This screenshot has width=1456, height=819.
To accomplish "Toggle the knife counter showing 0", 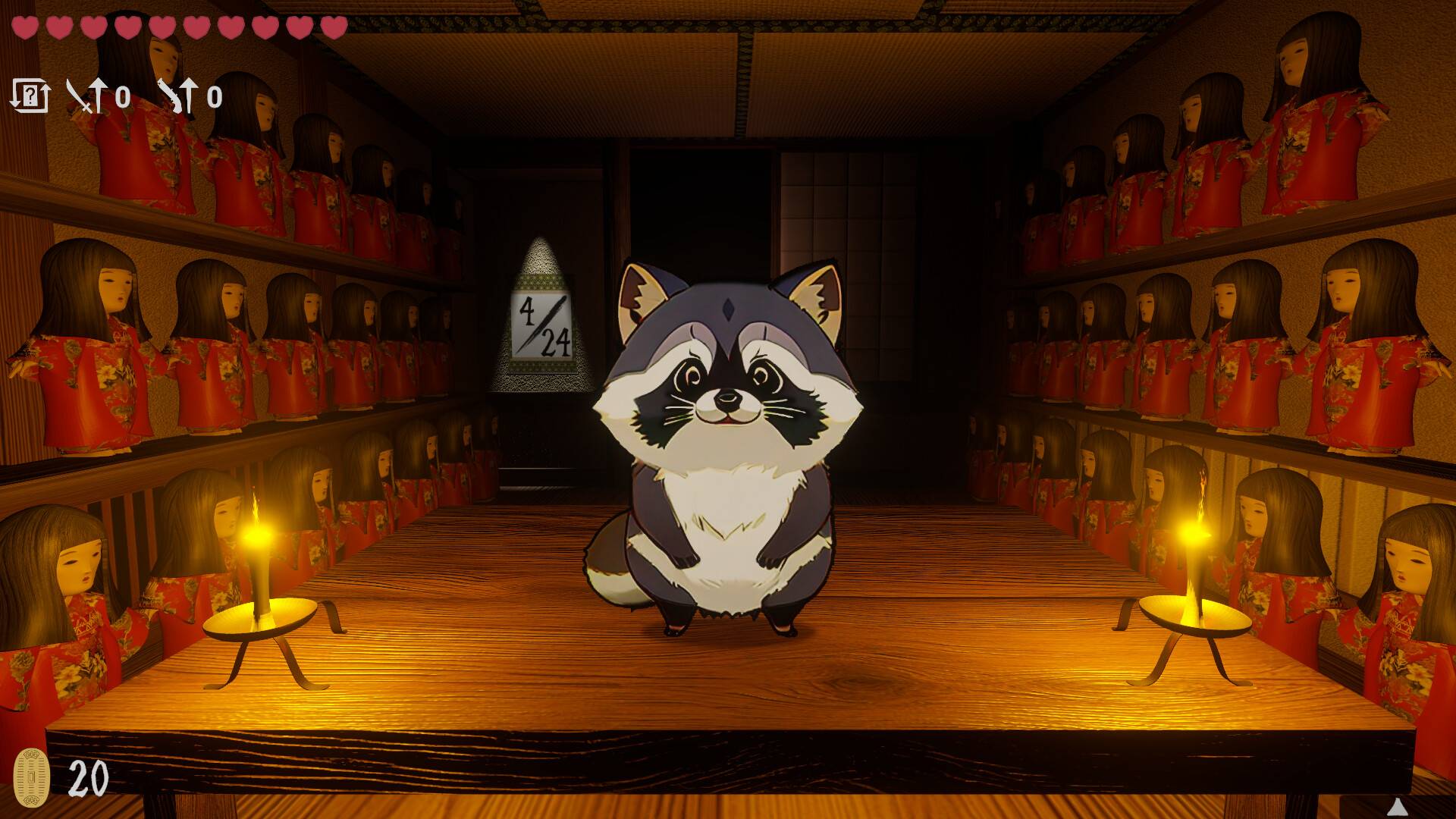I will click(213, 96).
